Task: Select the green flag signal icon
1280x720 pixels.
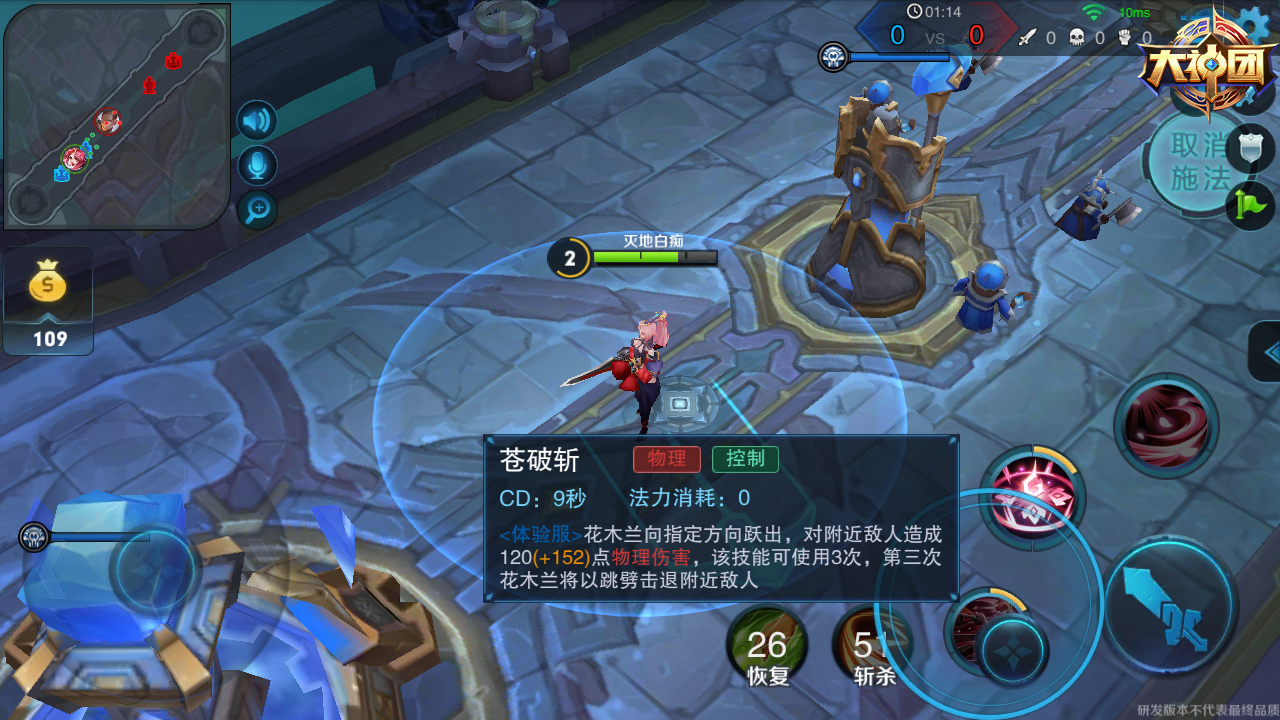Action: click(x=1251, y=204)
